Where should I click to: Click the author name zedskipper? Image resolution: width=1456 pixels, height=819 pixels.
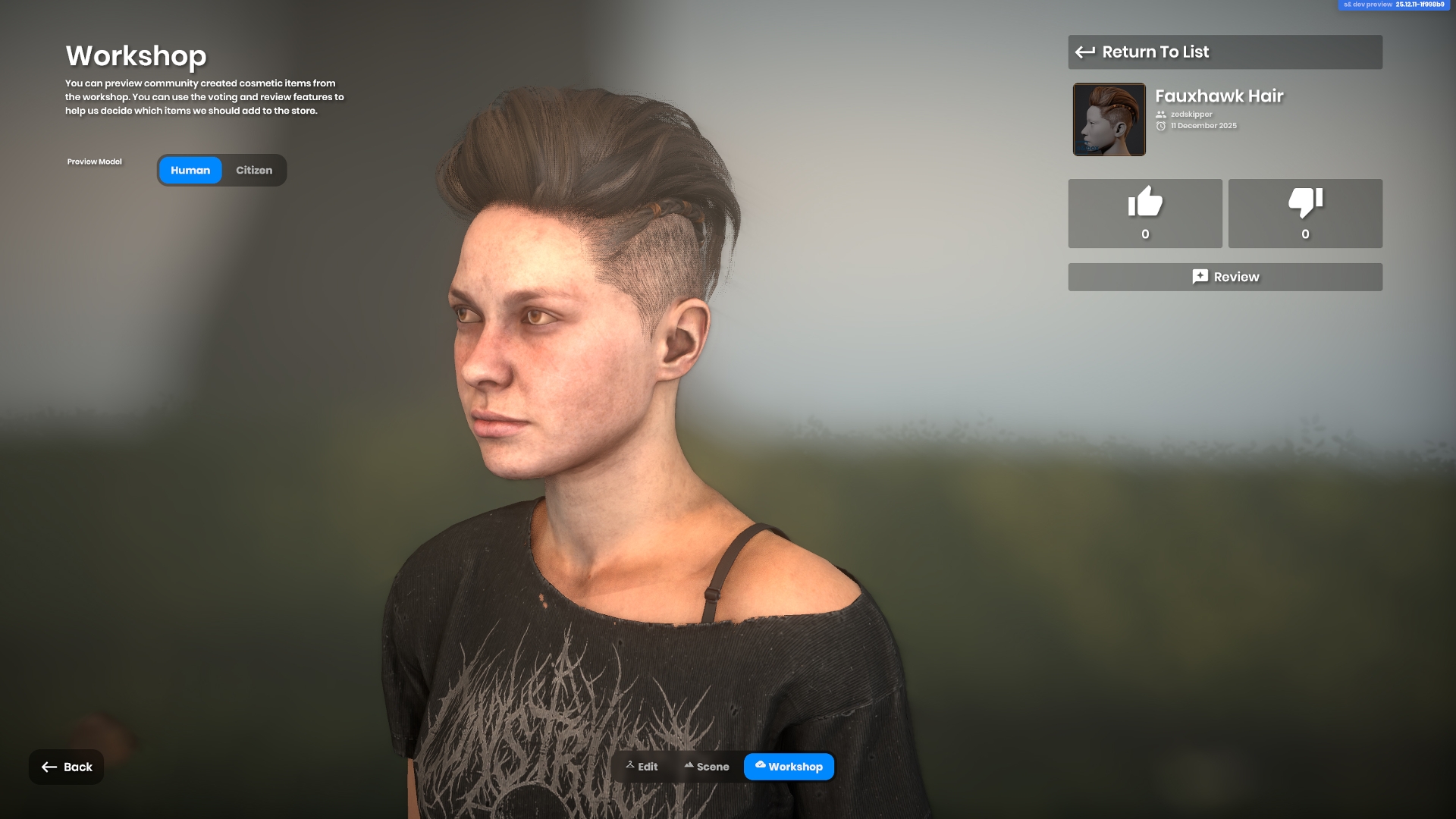click(x=1191, y=115)
